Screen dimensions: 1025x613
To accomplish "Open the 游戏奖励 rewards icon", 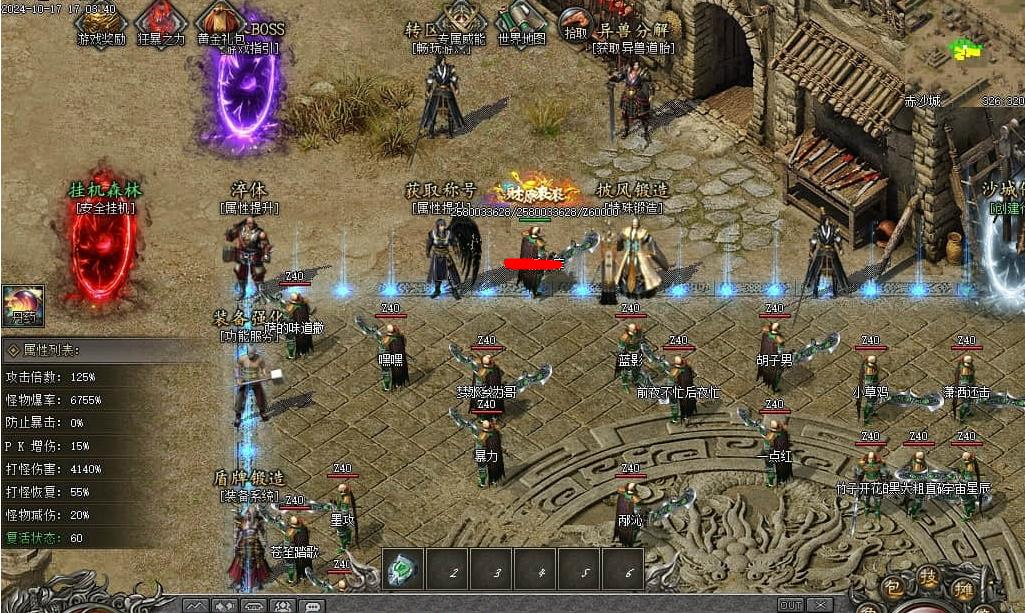I will click(101, 20).
